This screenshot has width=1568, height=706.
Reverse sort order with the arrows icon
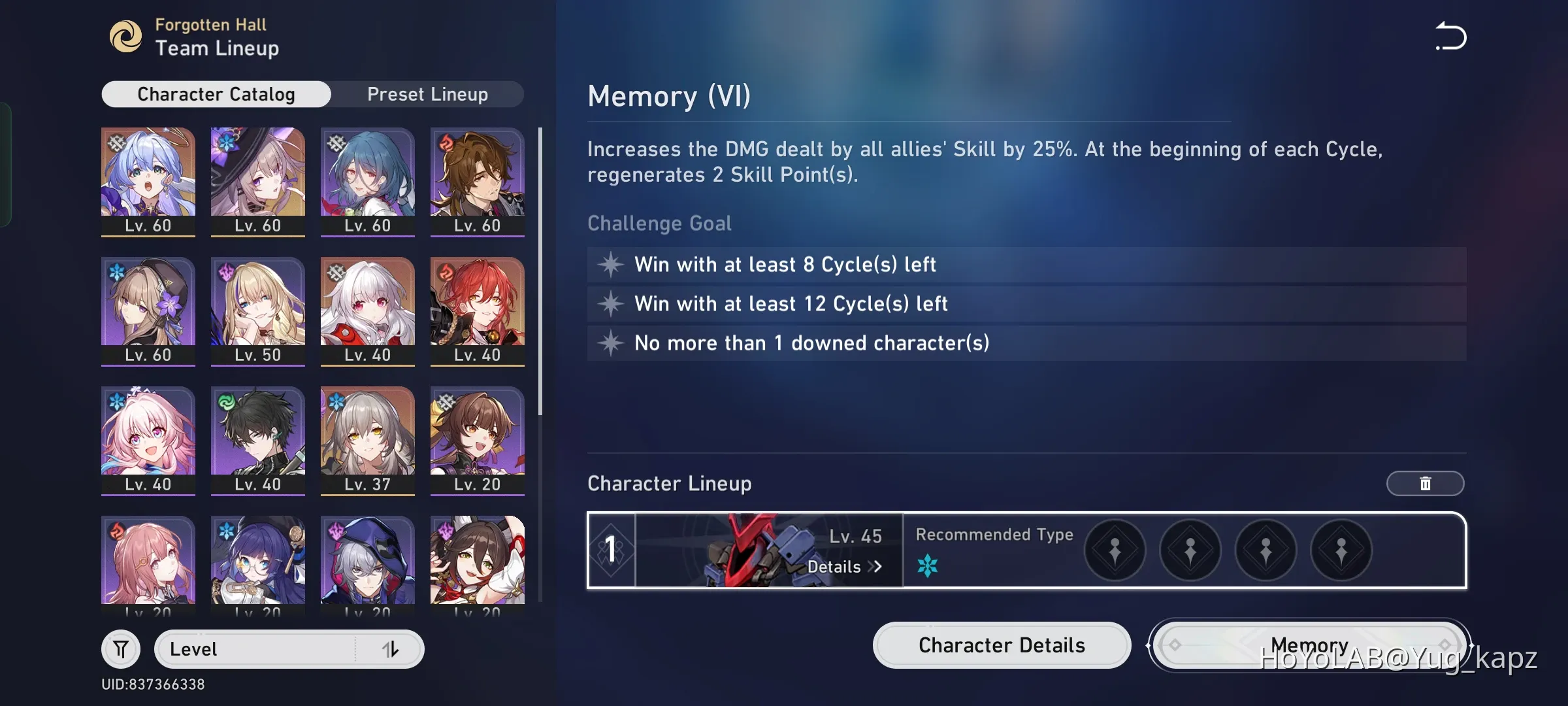(x=391, y=648)
